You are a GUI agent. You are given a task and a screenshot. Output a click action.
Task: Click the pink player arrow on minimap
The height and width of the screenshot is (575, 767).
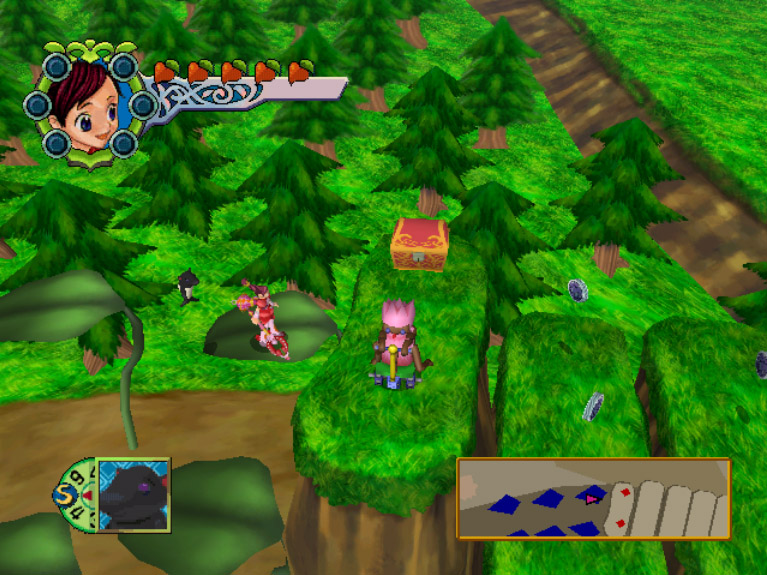[591, 496]
